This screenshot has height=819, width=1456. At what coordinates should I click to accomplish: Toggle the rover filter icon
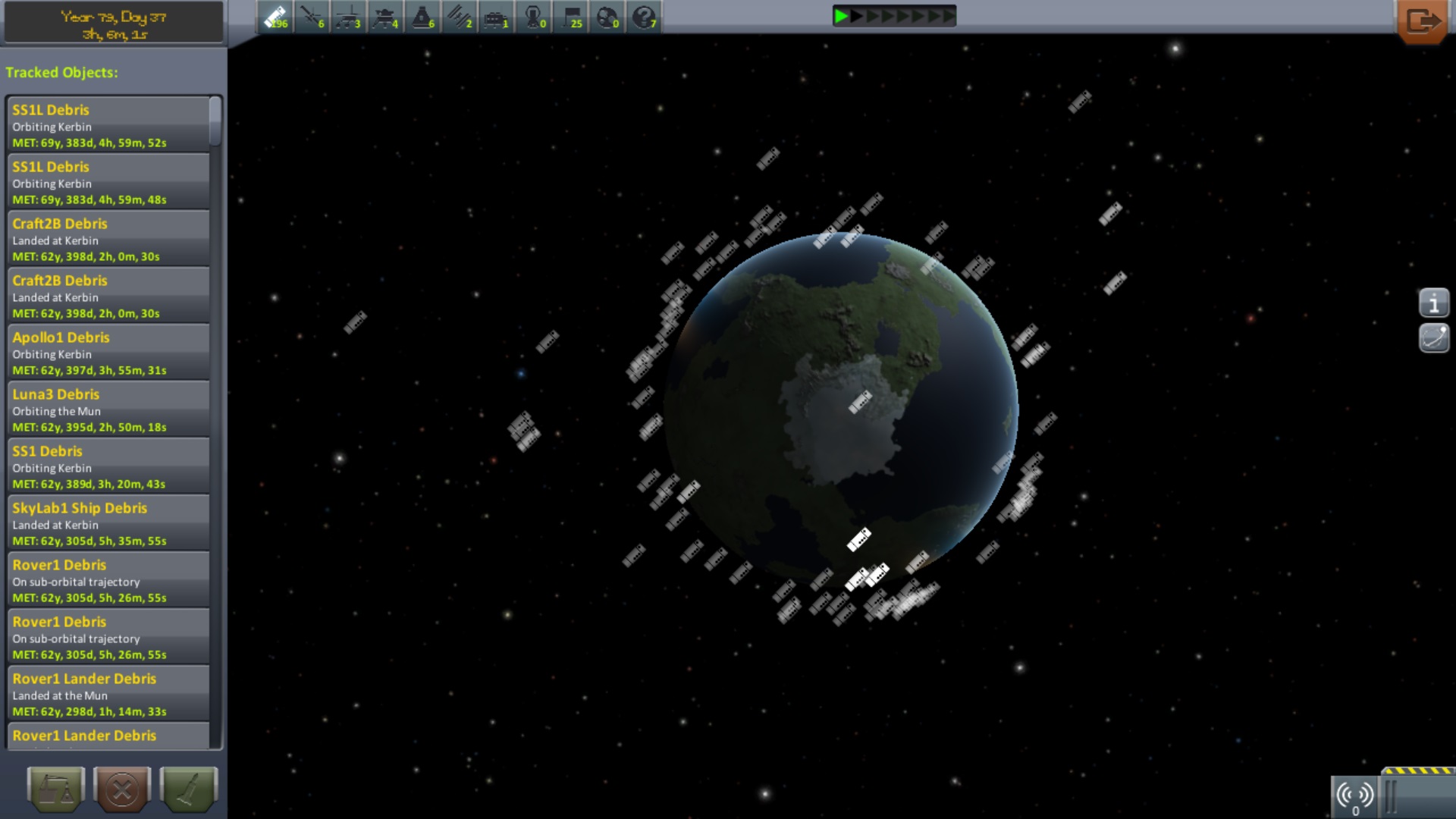point(348,17)
